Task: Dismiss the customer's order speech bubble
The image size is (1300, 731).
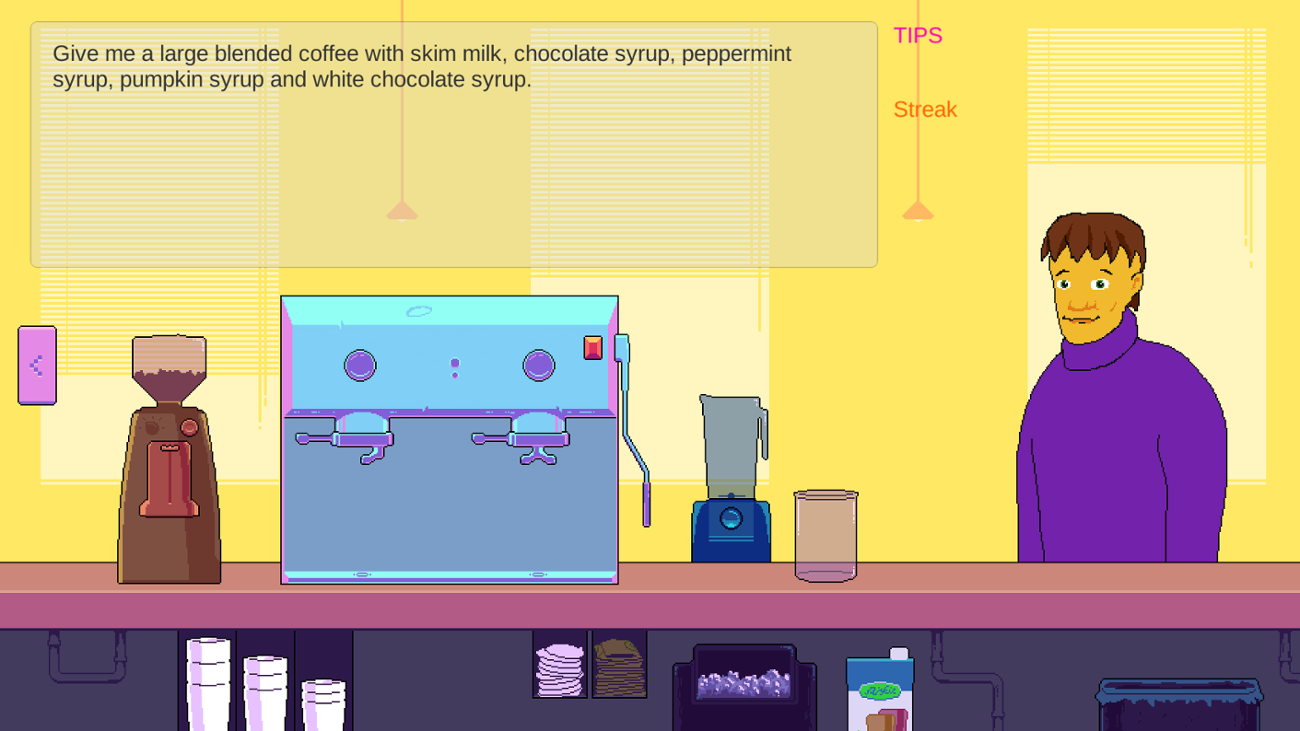Action: pyautogui.click(x=455, y=140)
